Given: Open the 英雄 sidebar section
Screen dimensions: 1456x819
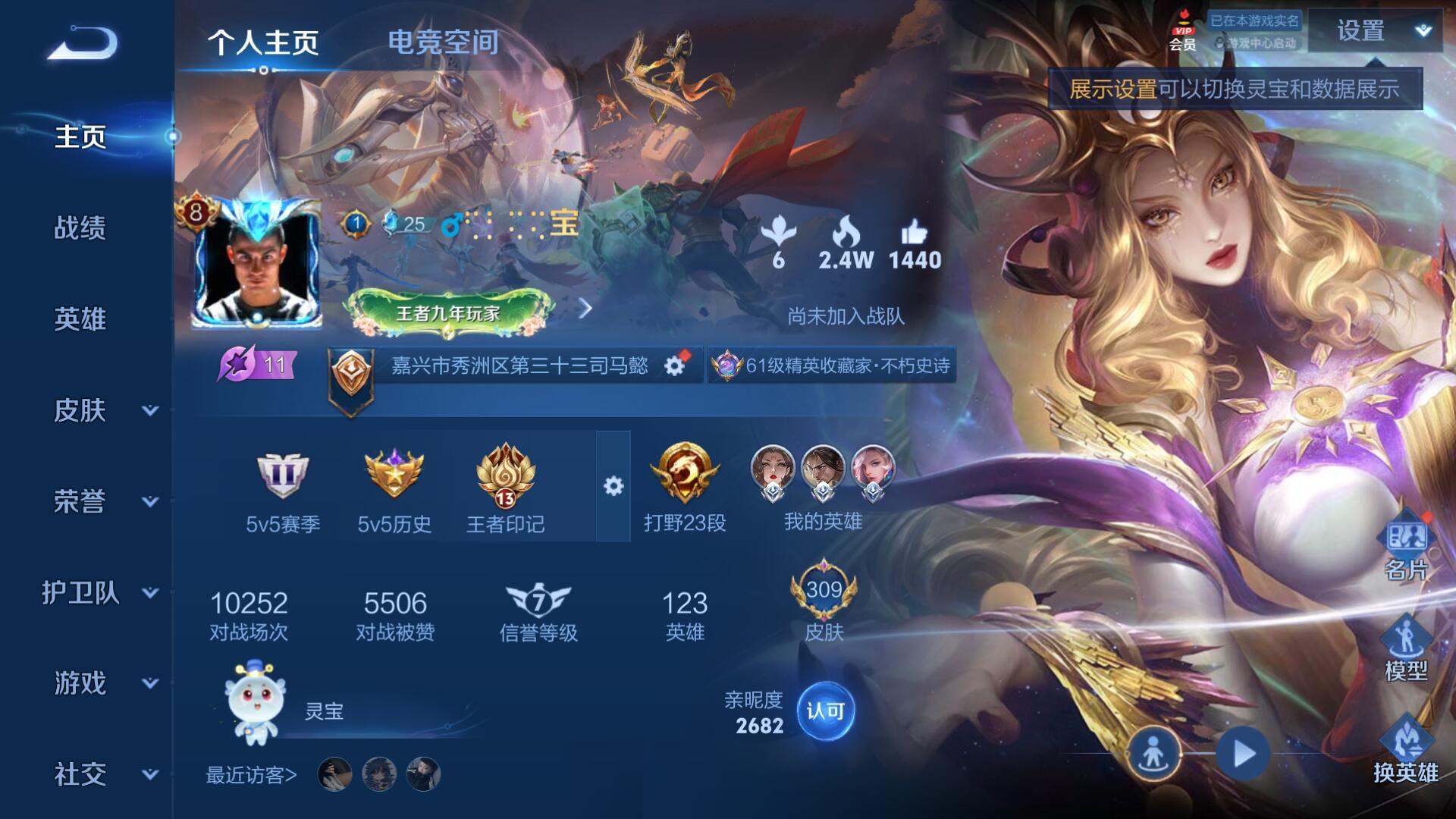Looking at the screenshot, I should click(x=80, y=319).
